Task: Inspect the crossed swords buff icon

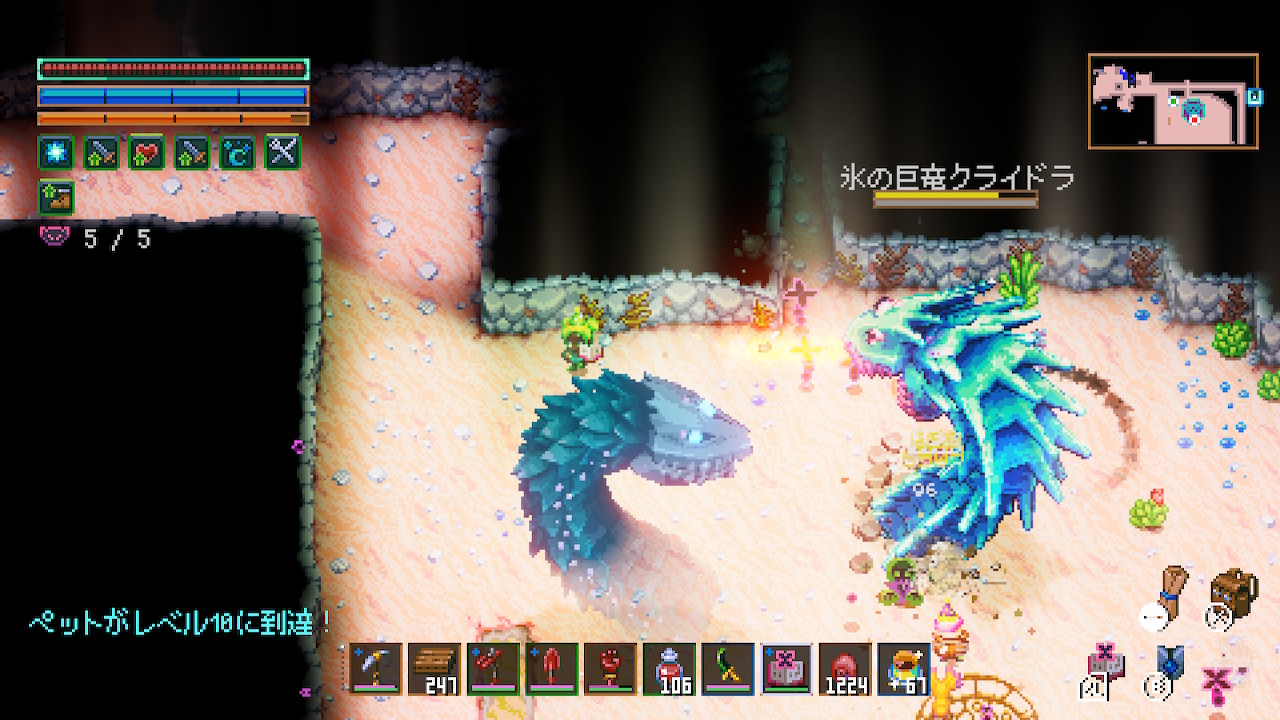Action: coord(282,152)
